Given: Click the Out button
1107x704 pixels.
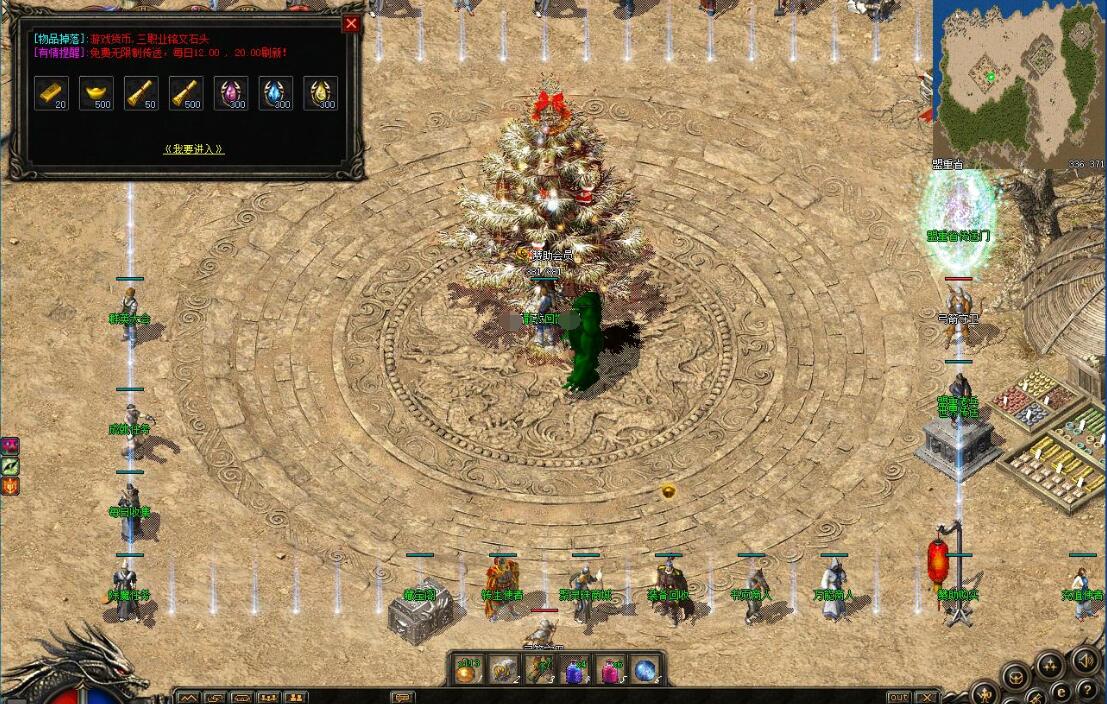Looking at the screenshot, I should tap(898, 697).
